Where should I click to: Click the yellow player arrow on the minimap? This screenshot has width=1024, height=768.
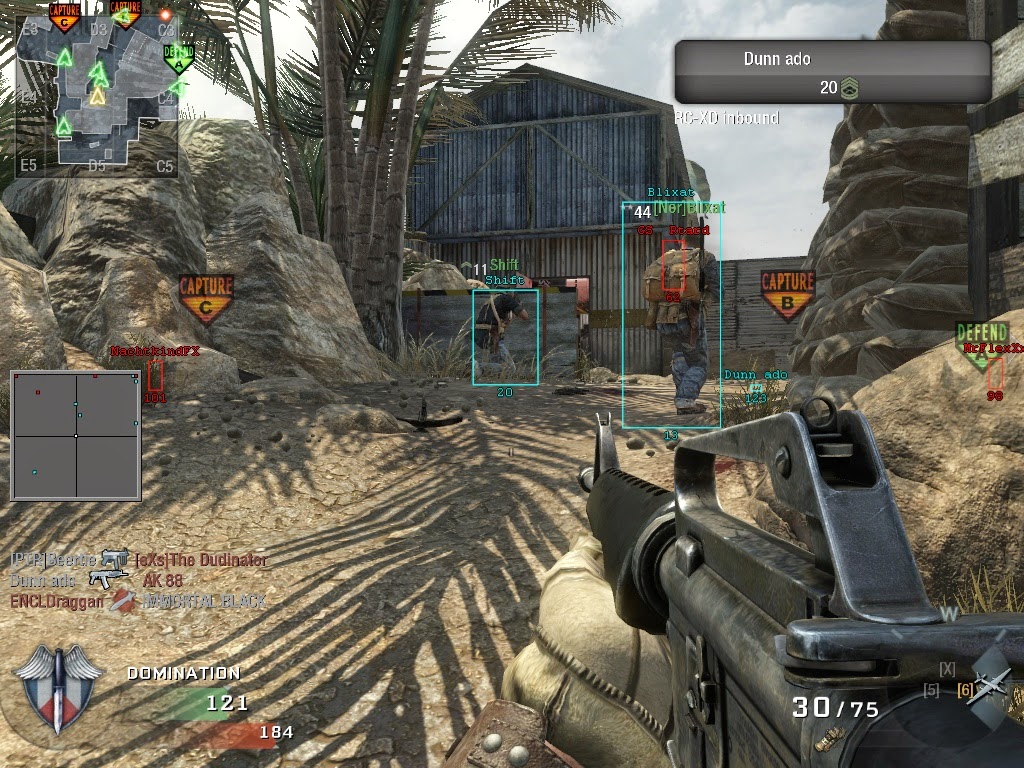click(x=97, y=96)
